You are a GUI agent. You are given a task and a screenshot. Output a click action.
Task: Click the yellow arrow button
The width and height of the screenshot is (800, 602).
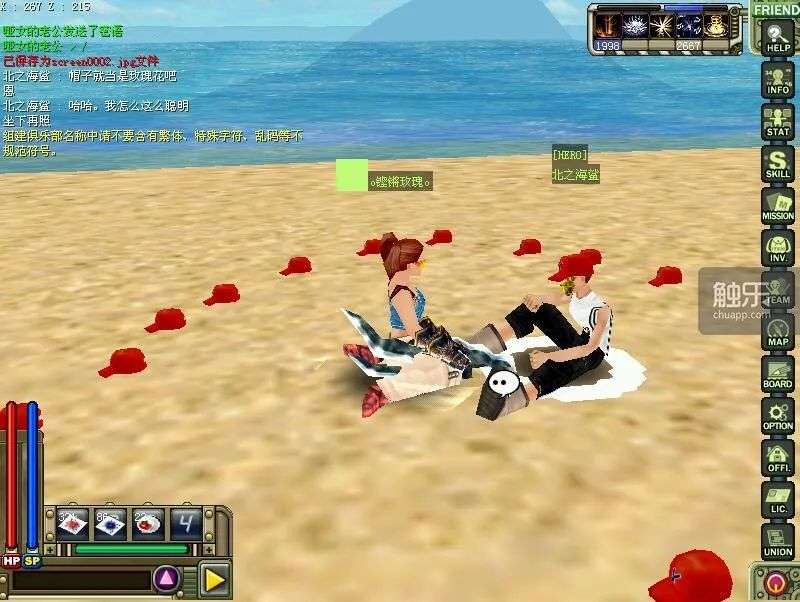(x=214, y=579)
